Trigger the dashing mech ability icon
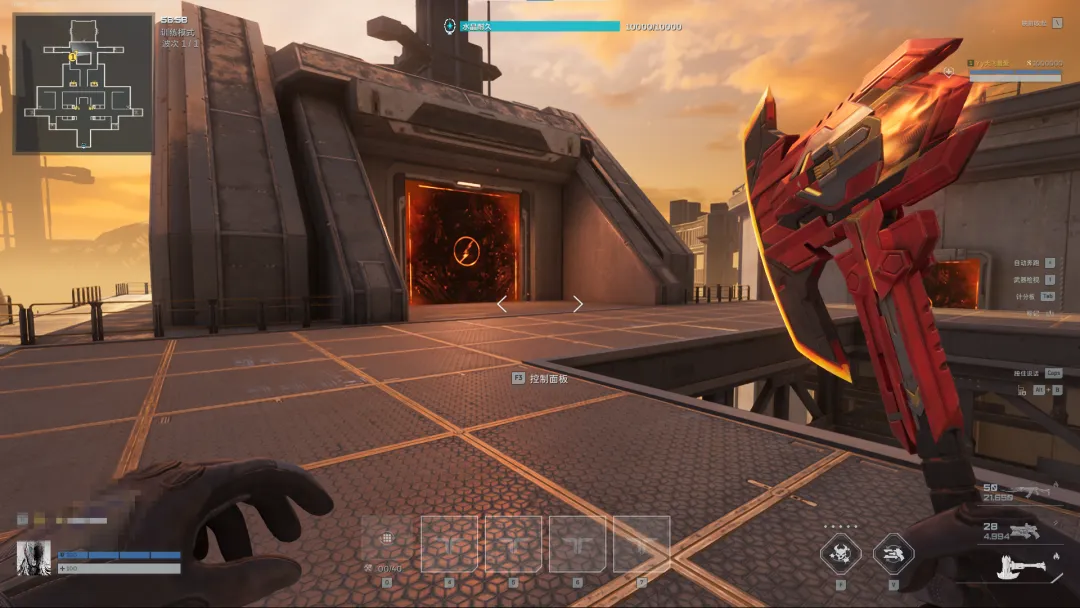1080x608 pixels. [x=893, y=554]
